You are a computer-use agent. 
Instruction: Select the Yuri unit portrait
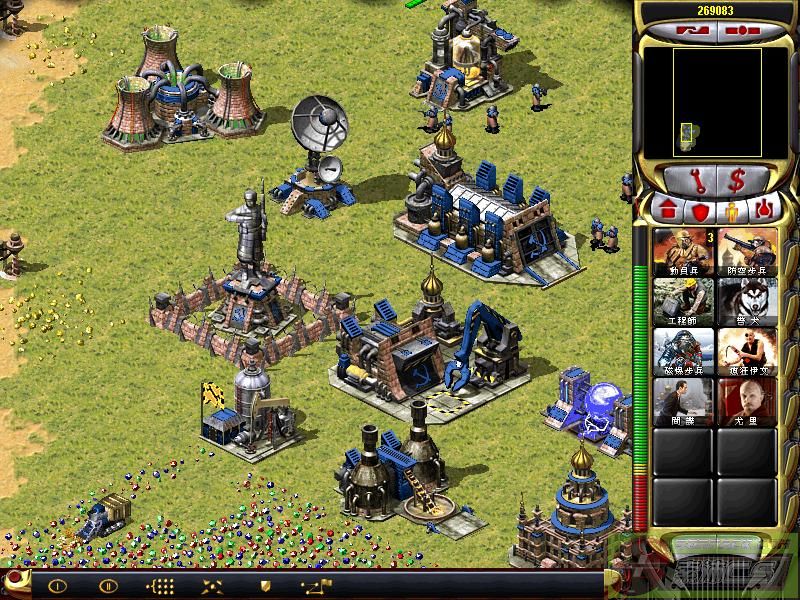point(747,402)
